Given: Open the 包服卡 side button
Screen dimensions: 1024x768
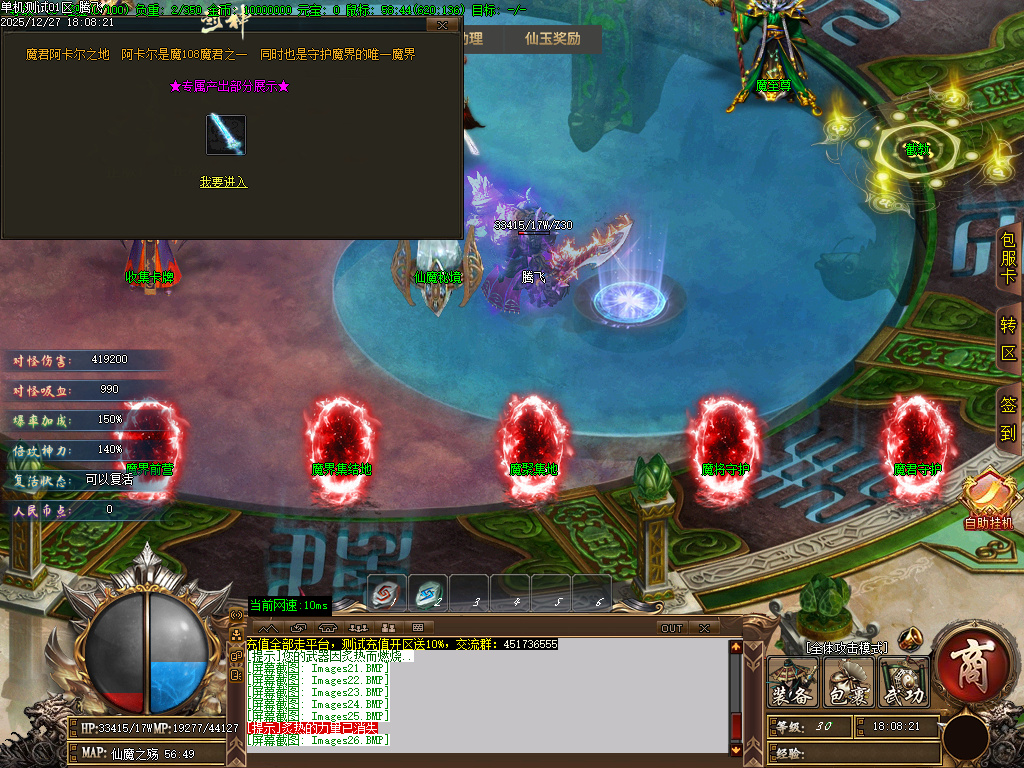Looking at the screenshot, I should tap(1008, 259).
